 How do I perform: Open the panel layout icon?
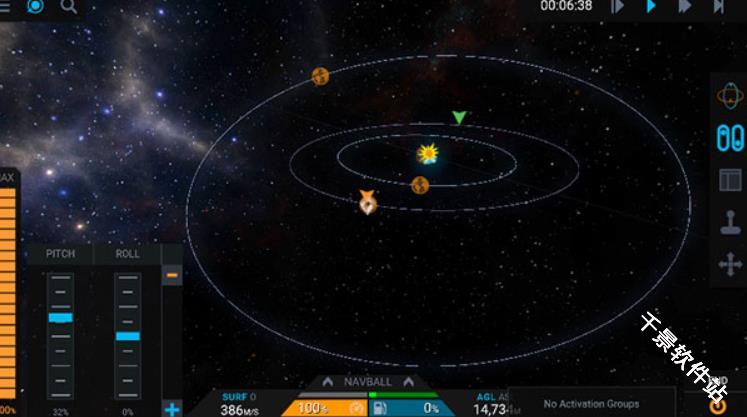730,181
